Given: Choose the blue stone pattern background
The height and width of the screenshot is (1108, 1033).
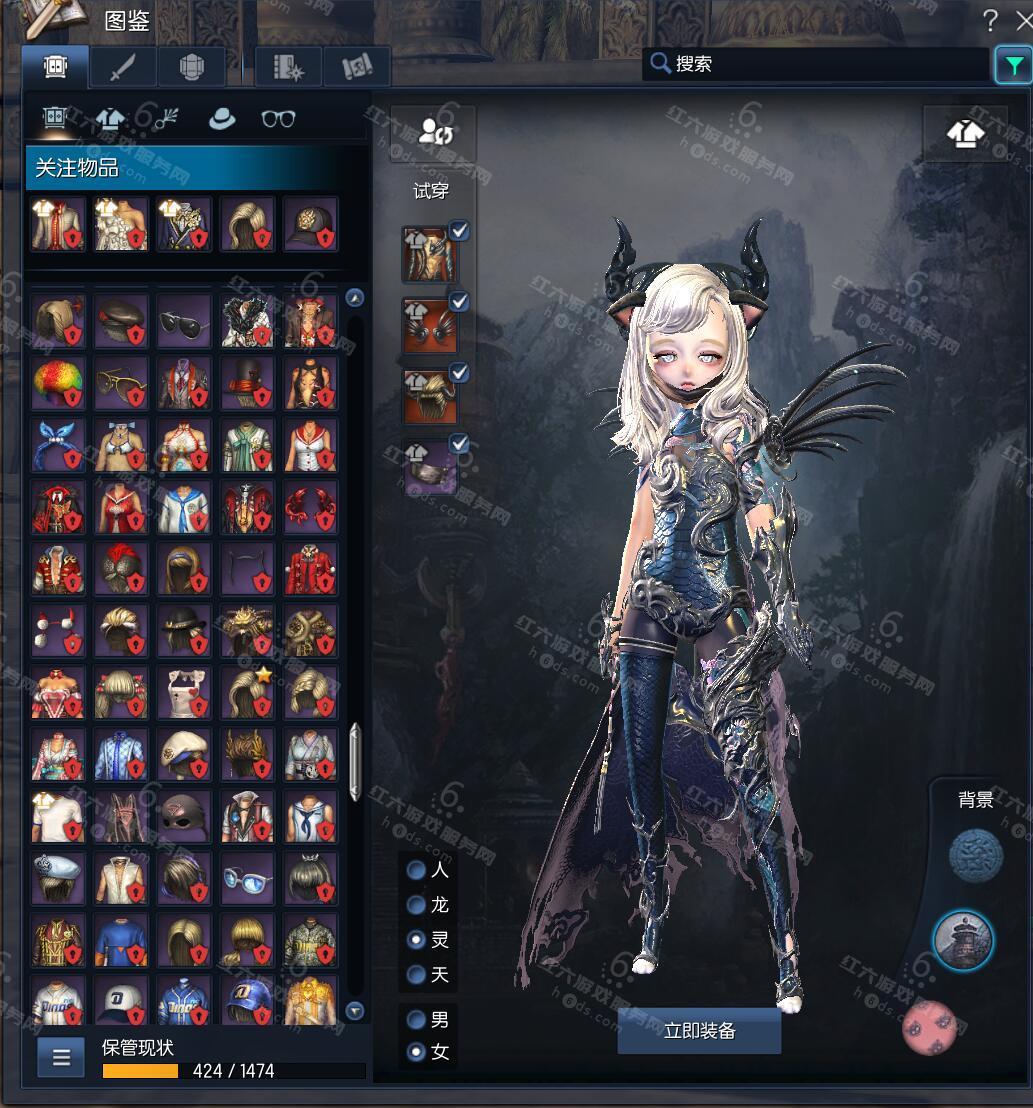Looking at the screenshot, I should [975, 857].
